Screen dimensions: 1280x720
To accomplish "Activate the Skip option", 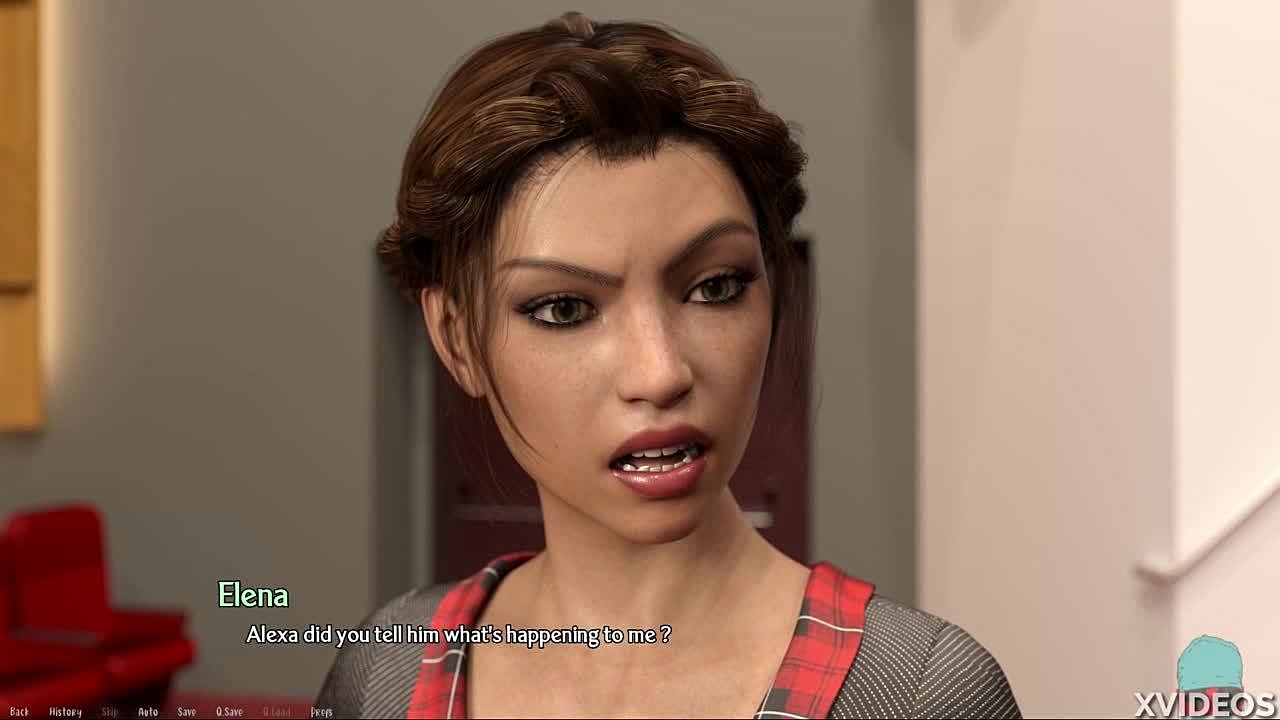I will [109, 712].
